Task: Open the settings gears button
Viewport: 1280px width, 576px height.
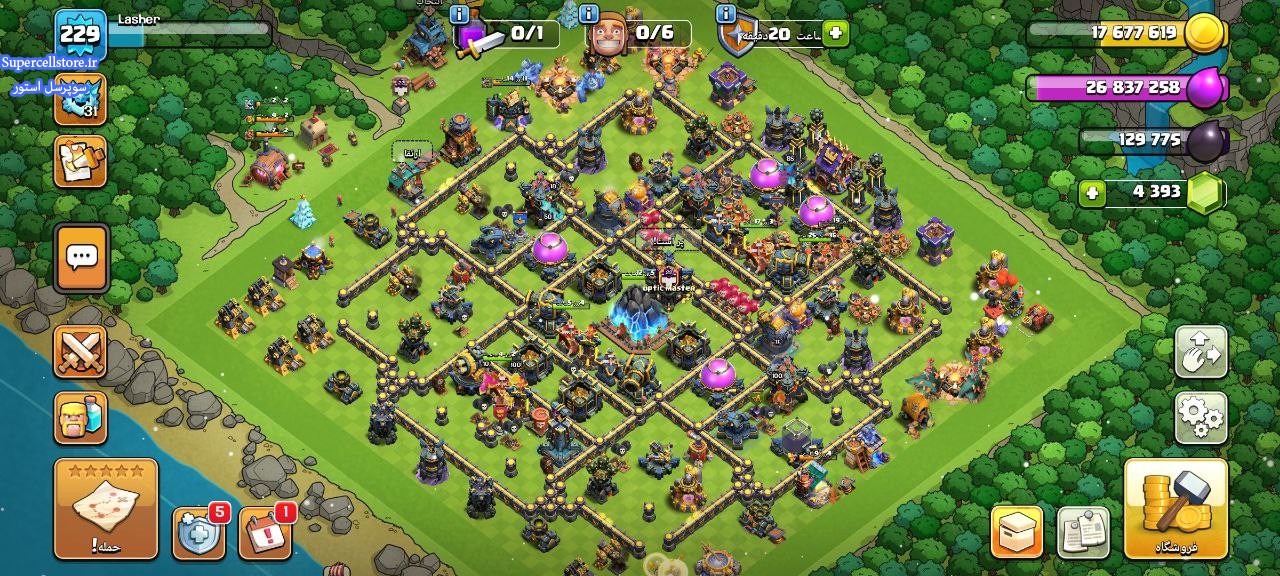Action: [1201, 417]
